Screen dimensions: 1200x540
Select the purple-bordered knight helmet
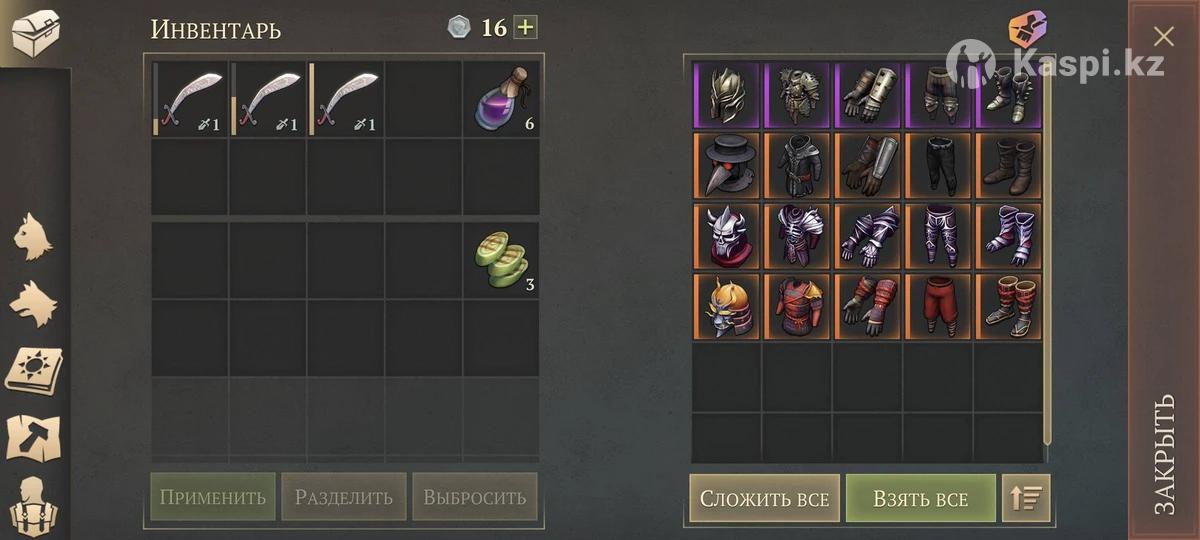tap(727, 95)
